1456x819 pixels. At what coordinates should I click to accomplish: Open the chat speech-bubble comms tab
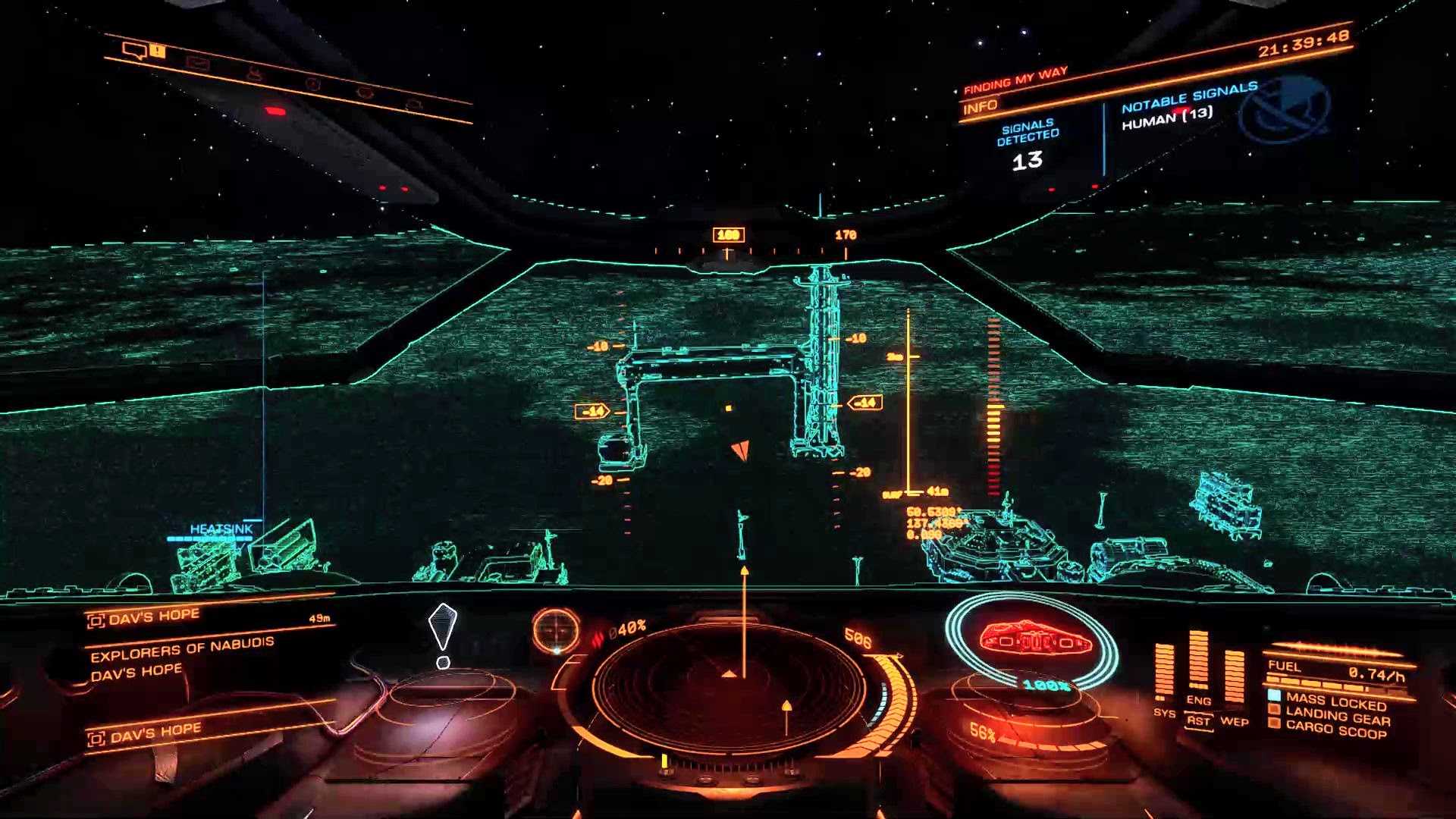click(x=135, y=51)
